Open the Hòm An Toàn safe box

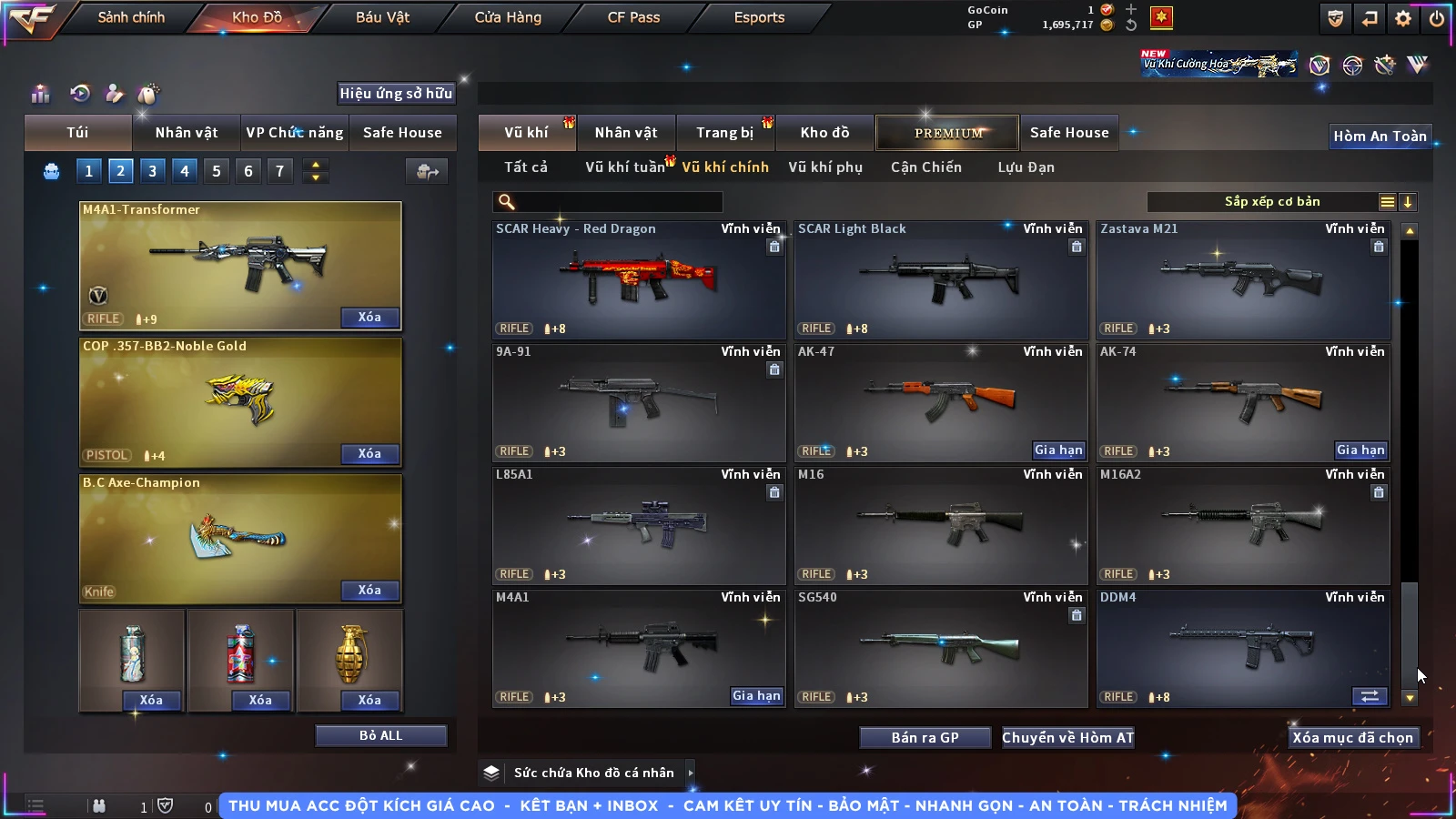point(1380,136)
